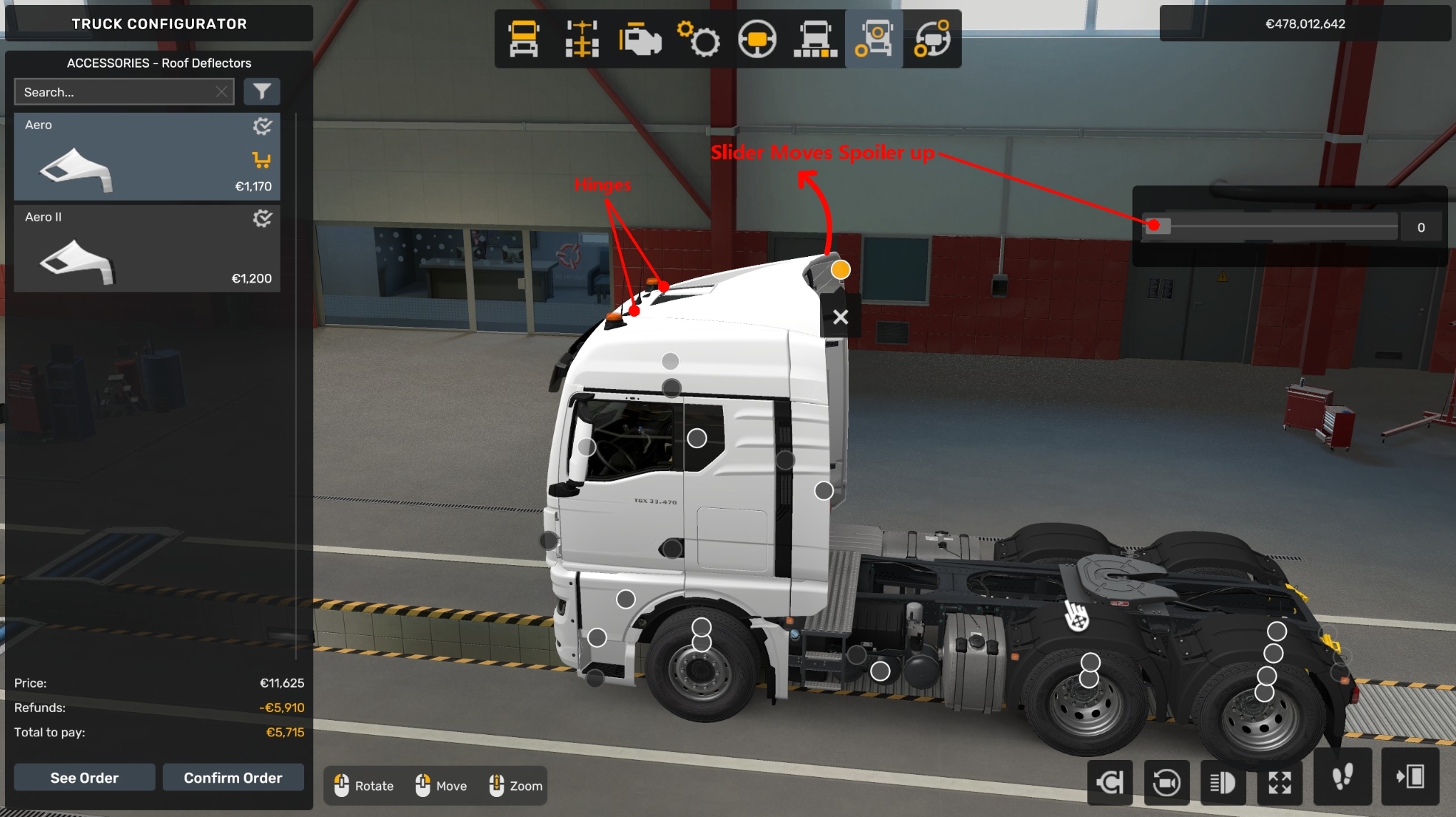Open the Engine selection icon
1456x817 pixels.
pyautogui.click(x=639, y=39)
